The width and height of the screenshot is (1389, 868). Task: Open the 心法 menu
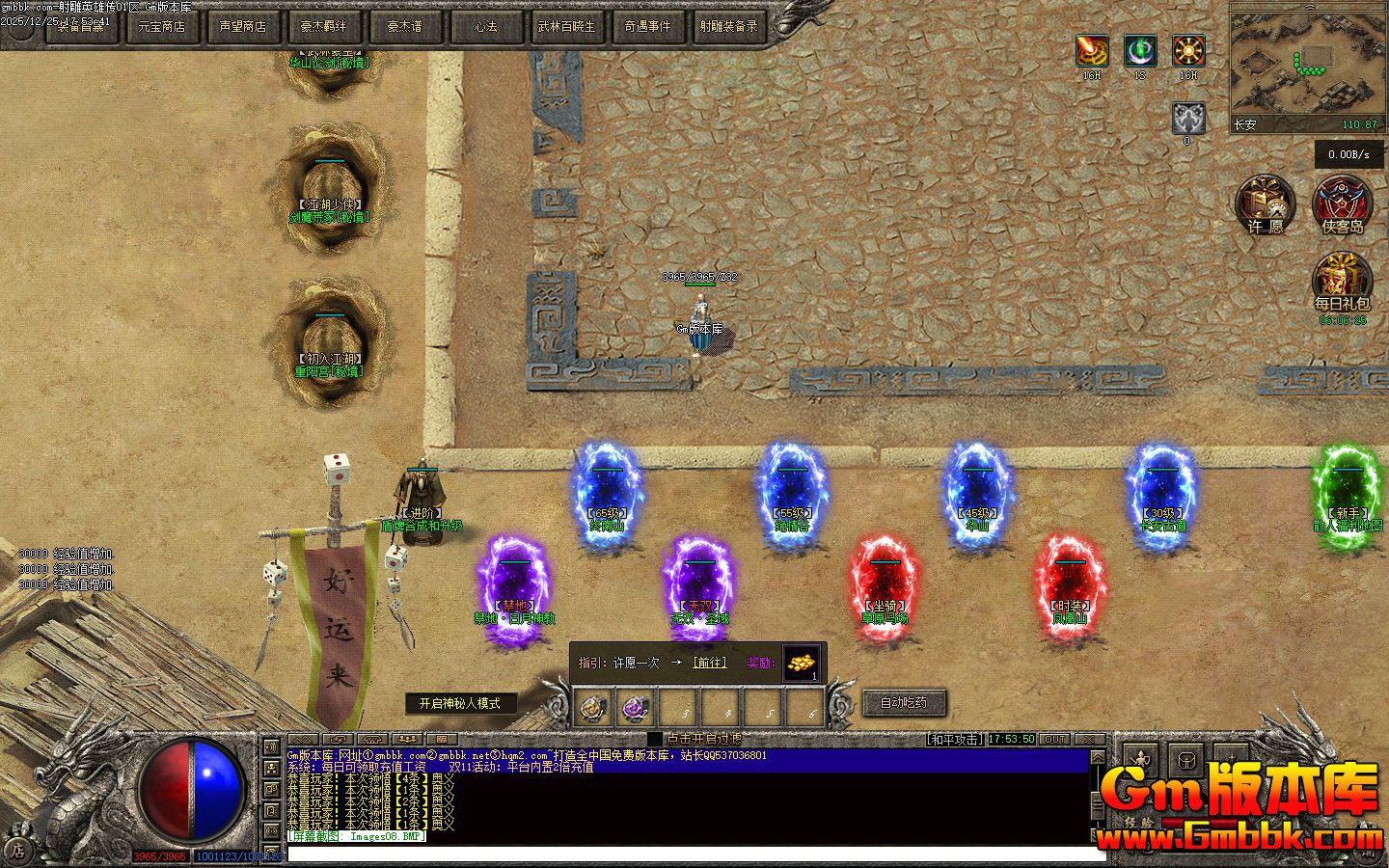pos(486,27)
